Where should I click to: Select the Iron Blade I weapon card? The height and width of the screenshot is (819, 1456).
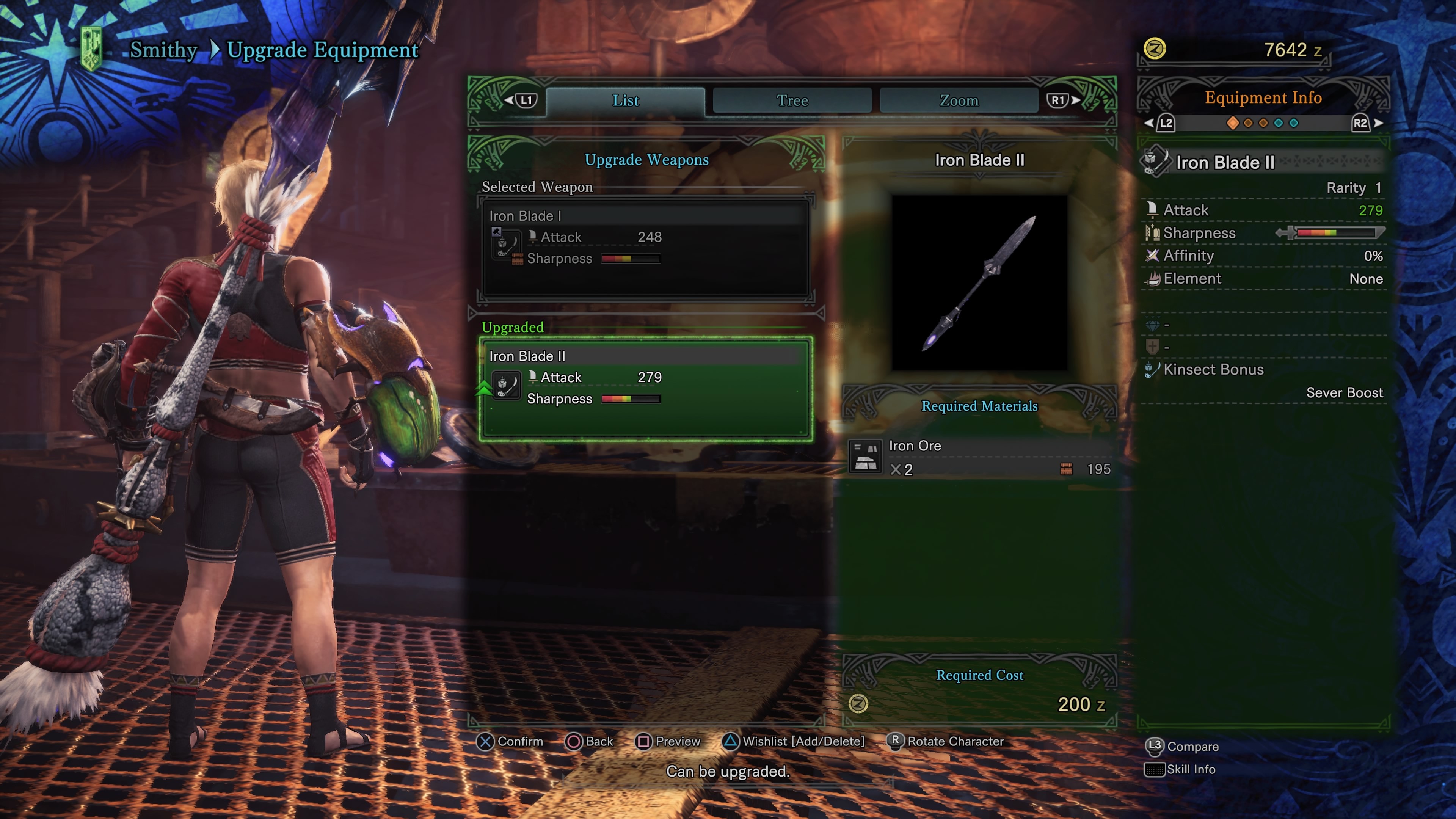click(x=645, y=248)
